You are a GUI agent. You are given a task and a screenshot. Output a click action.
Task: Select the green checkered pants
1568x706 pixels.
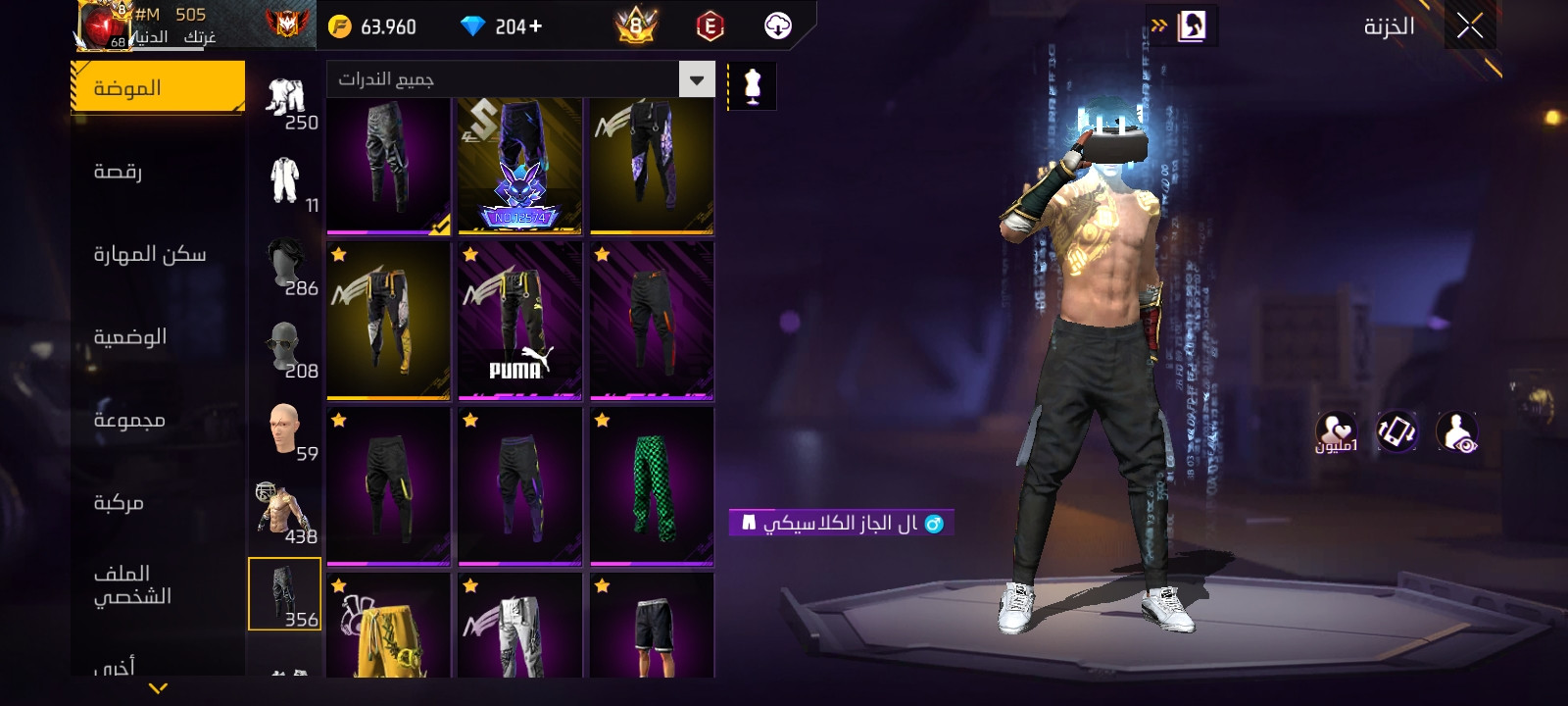(652, 486)
